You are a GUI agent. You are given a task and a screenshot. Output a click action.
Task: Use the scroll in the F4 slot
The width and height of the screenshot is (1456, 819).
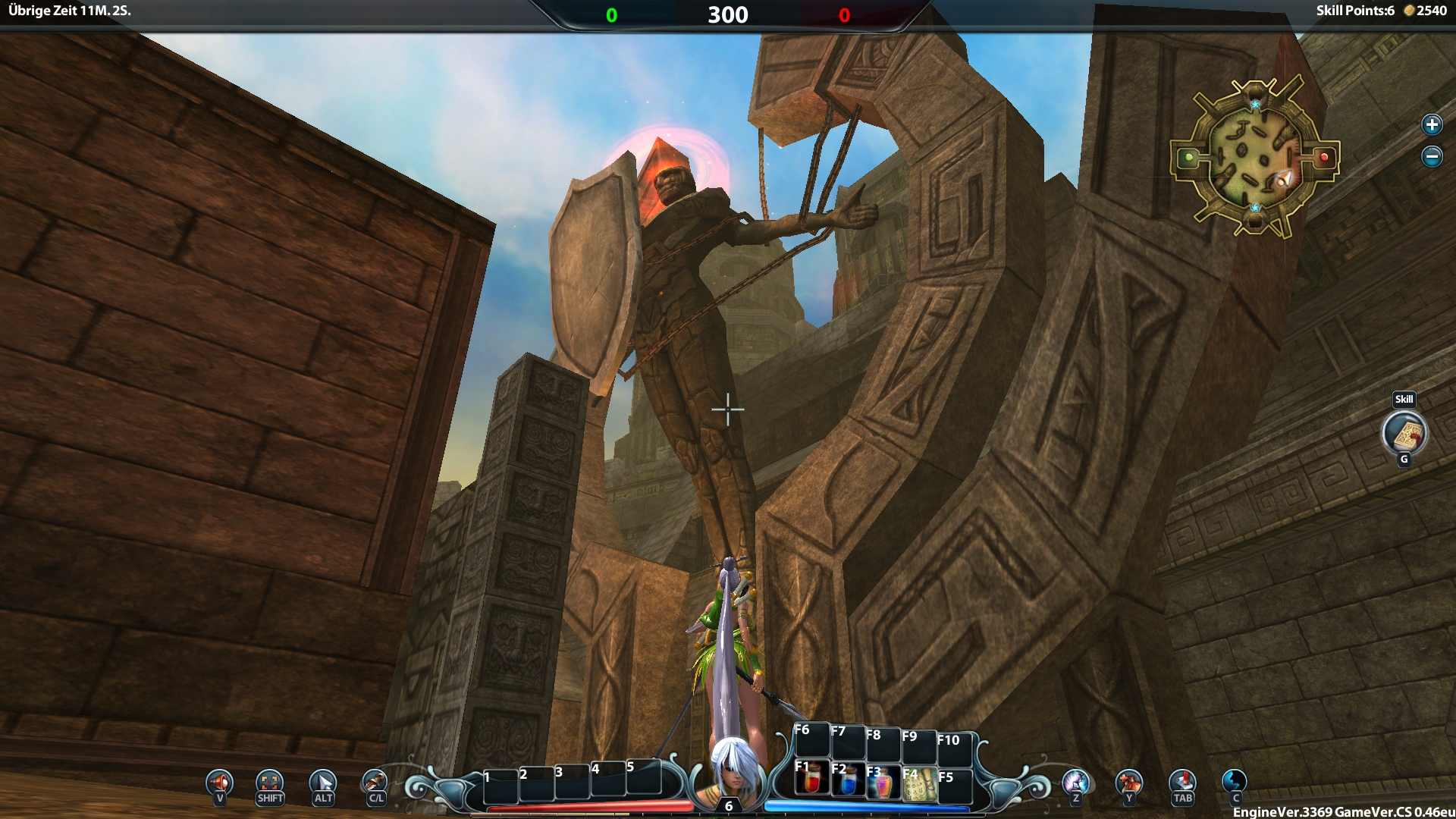point(919,784)
